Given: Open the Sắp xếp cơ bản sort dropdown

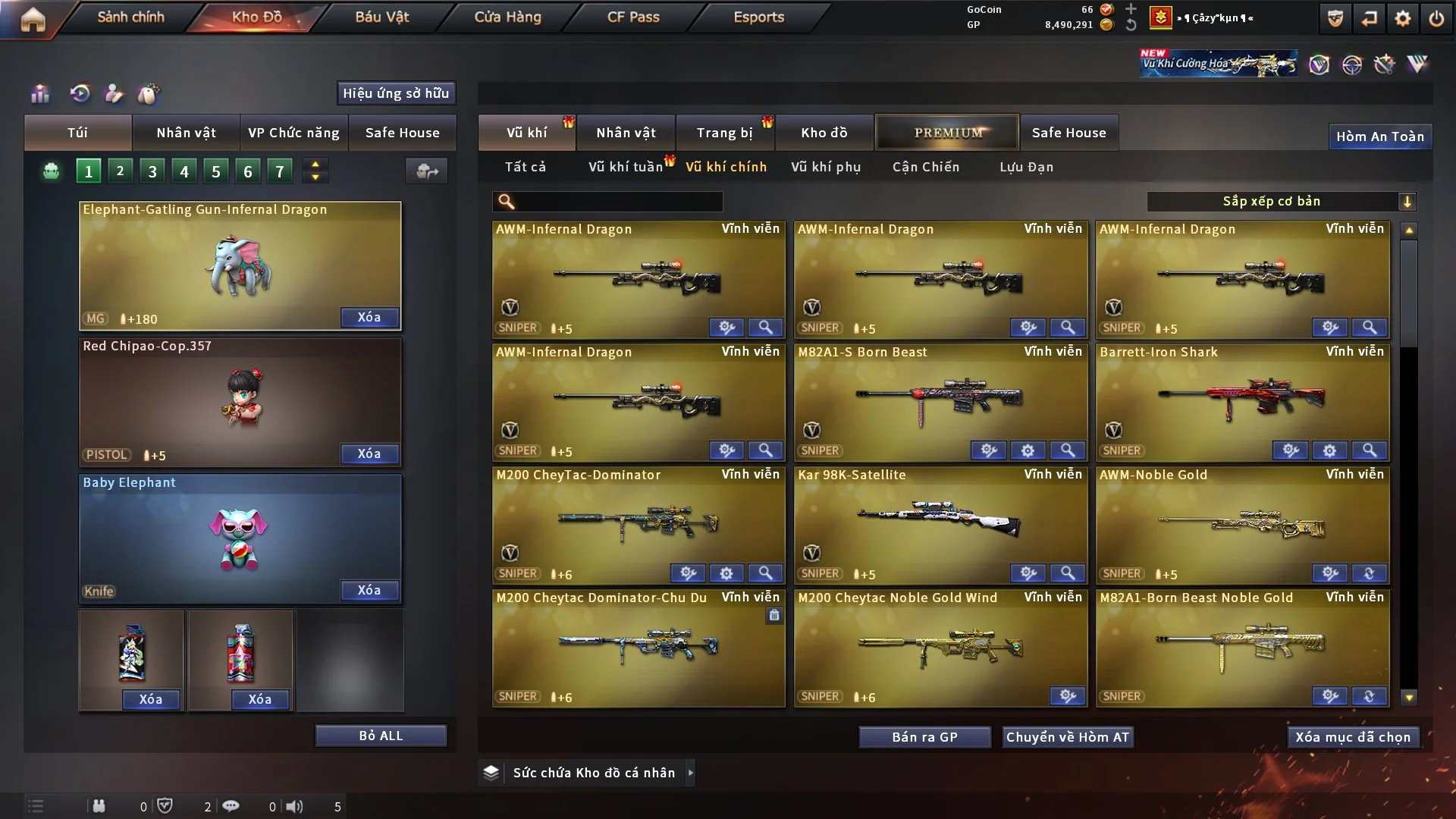Looking at the screenshot, I should coord(1281,202).
